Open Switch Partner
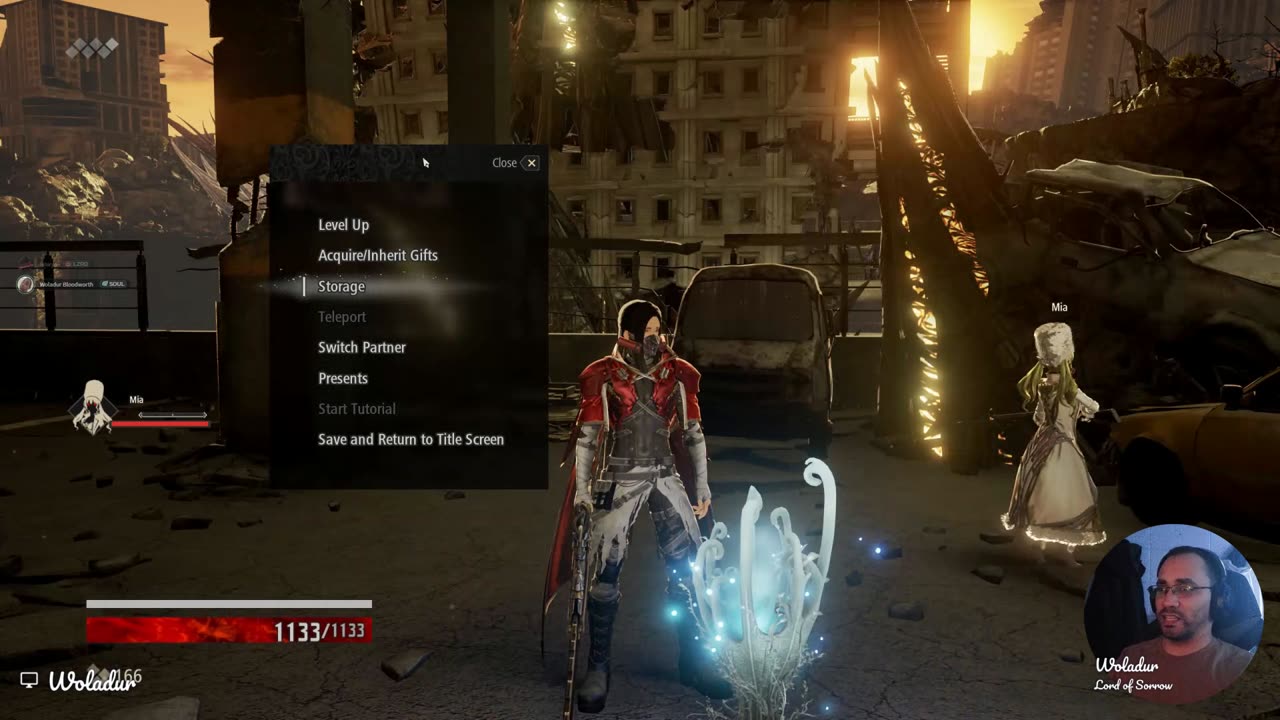The height and width of the screenshot is (720, 1280). click(x=362, y=348)
